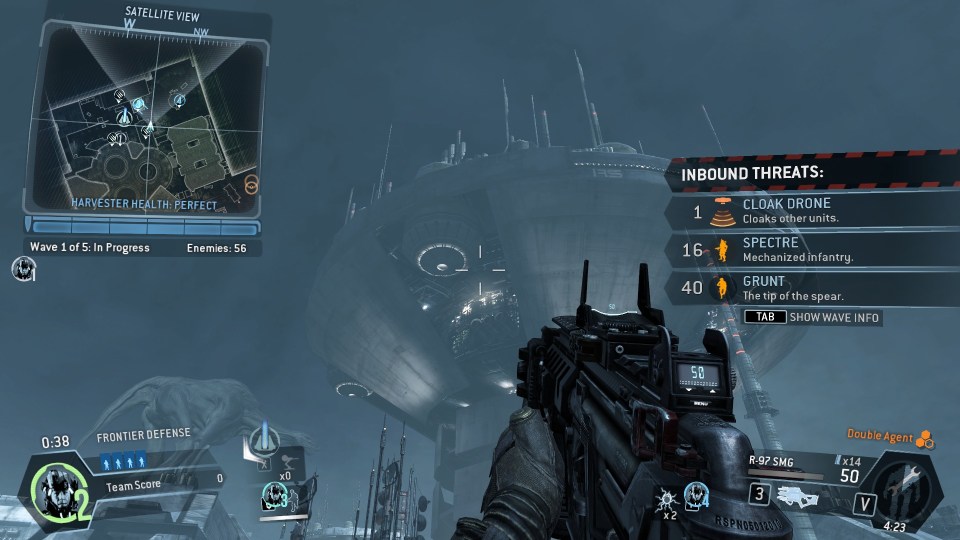The height and width of the screenshot is (540, 960).
Task: Select the Cloak Drone threat row
Action: pyautogui.click(x=810, y=211)
